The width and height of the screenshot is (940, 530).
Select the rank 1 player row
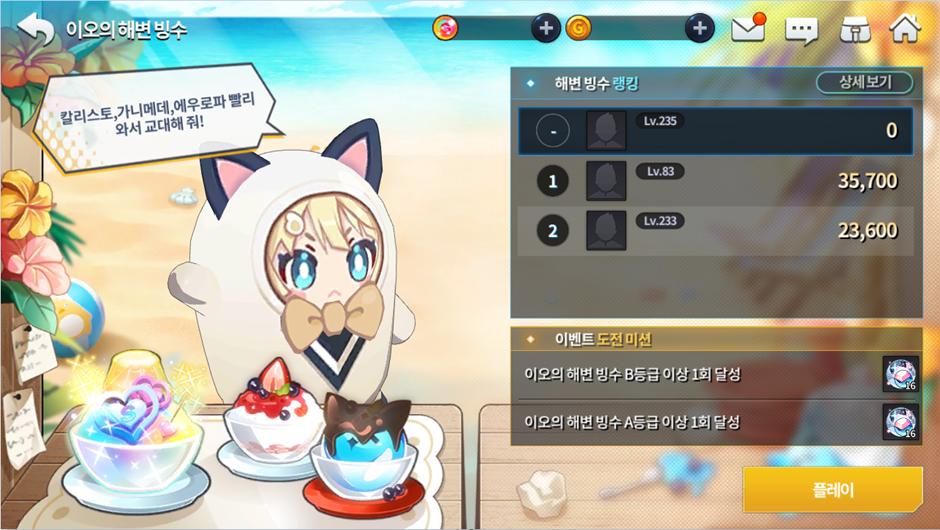[x=716, y=181]
